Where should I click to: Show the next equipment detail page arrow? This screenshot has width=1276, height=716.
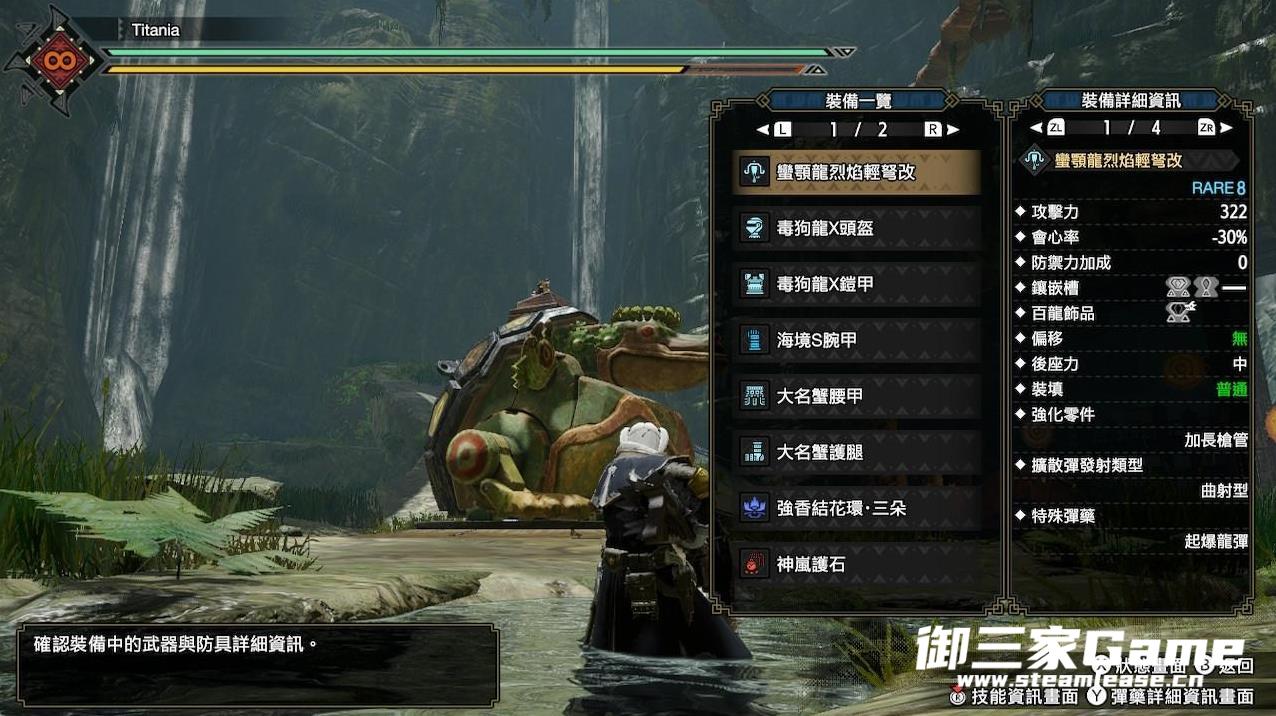click(x=1227, y=128)
